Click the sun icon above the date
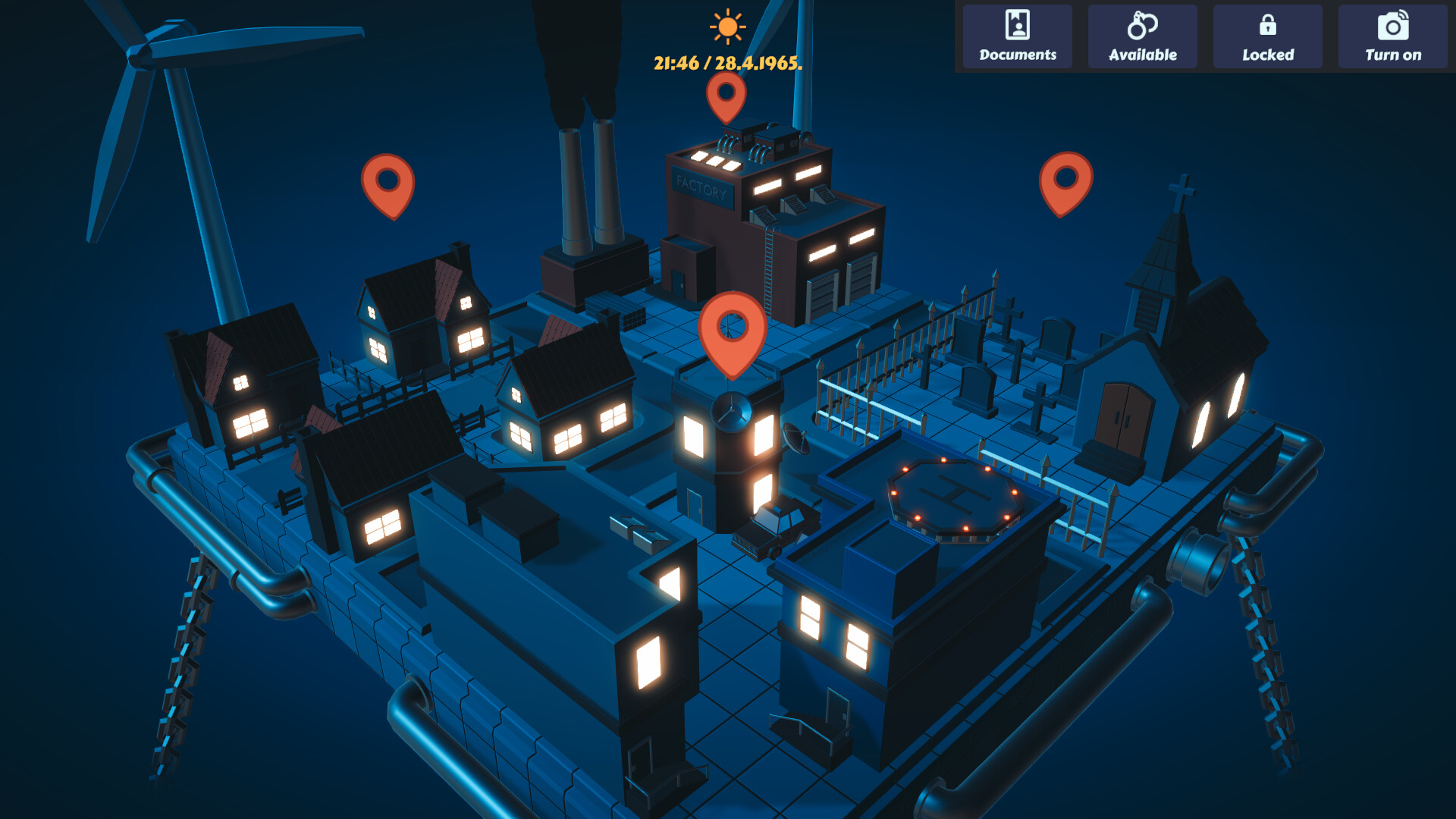The image size is (1456, 819). (726, 27)
